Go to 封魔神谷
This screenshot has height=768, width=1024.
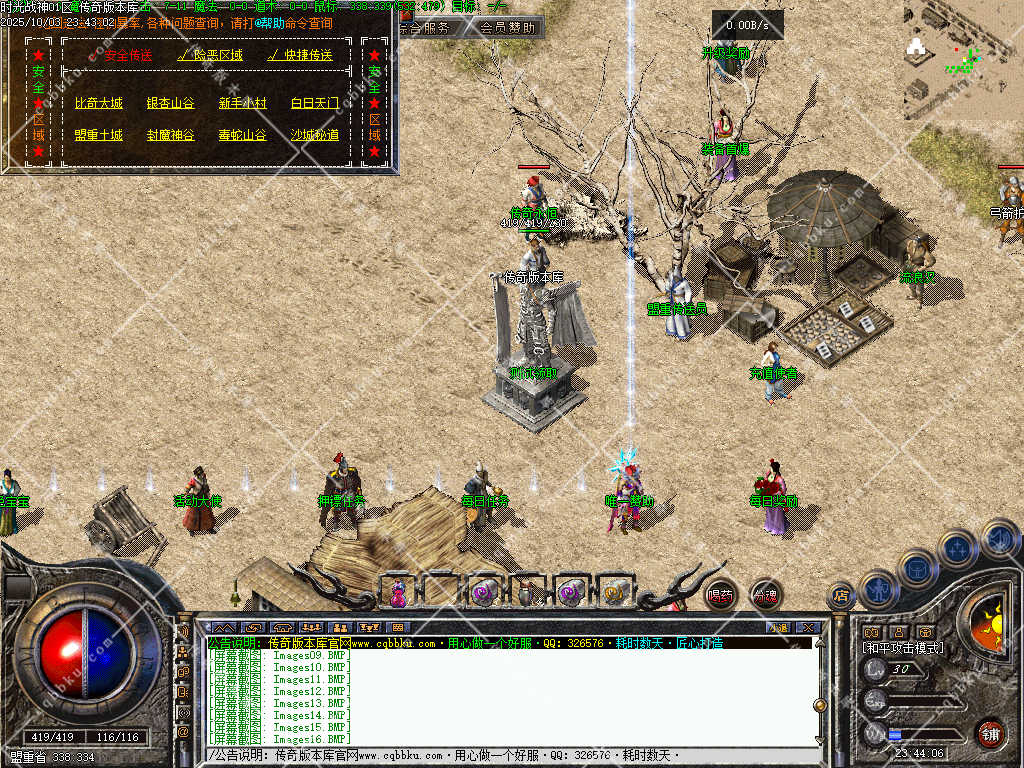170,135
